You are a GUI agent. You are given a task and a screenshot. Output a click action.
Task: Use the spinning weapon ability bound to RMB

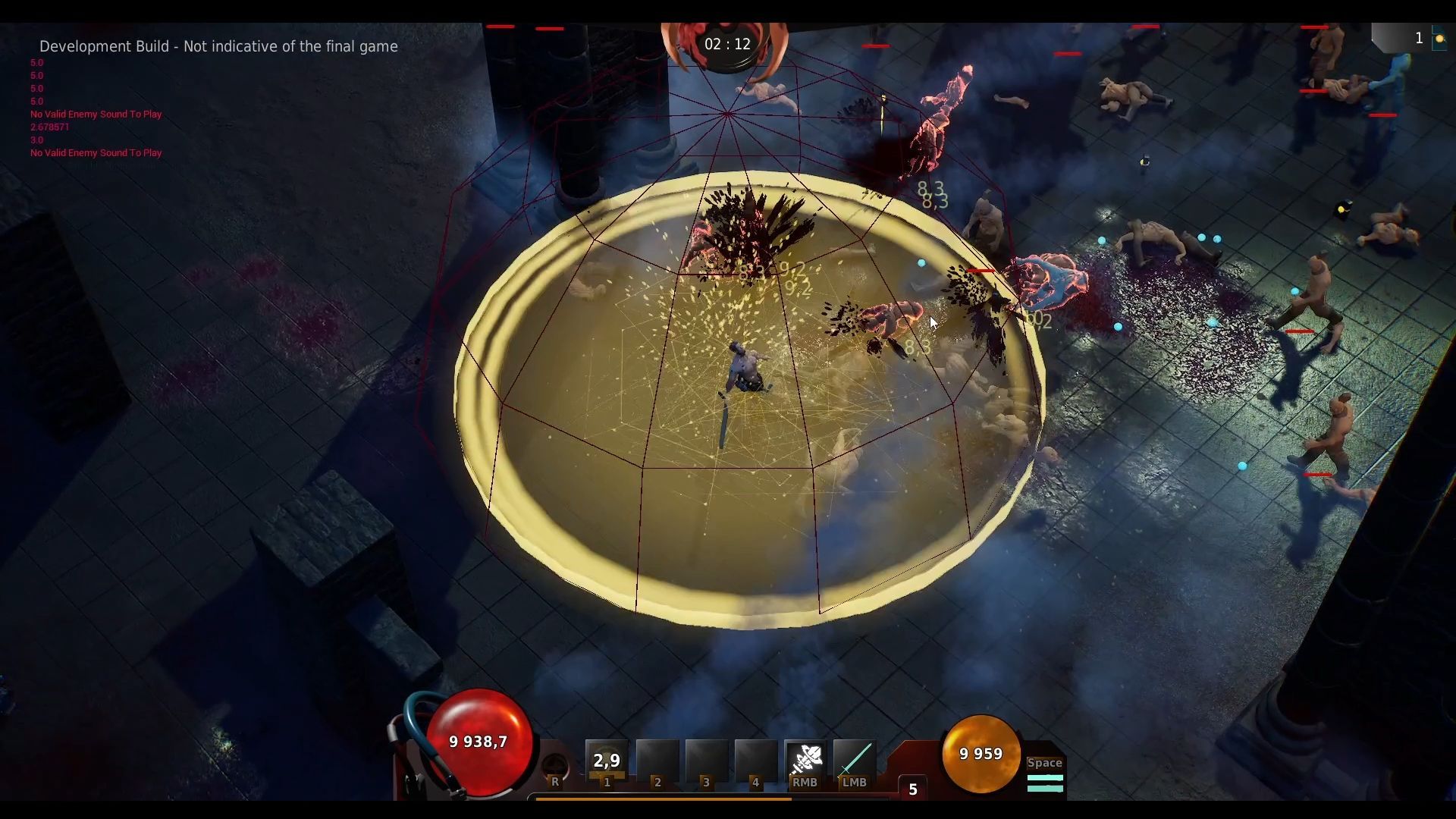coord(805,760)
